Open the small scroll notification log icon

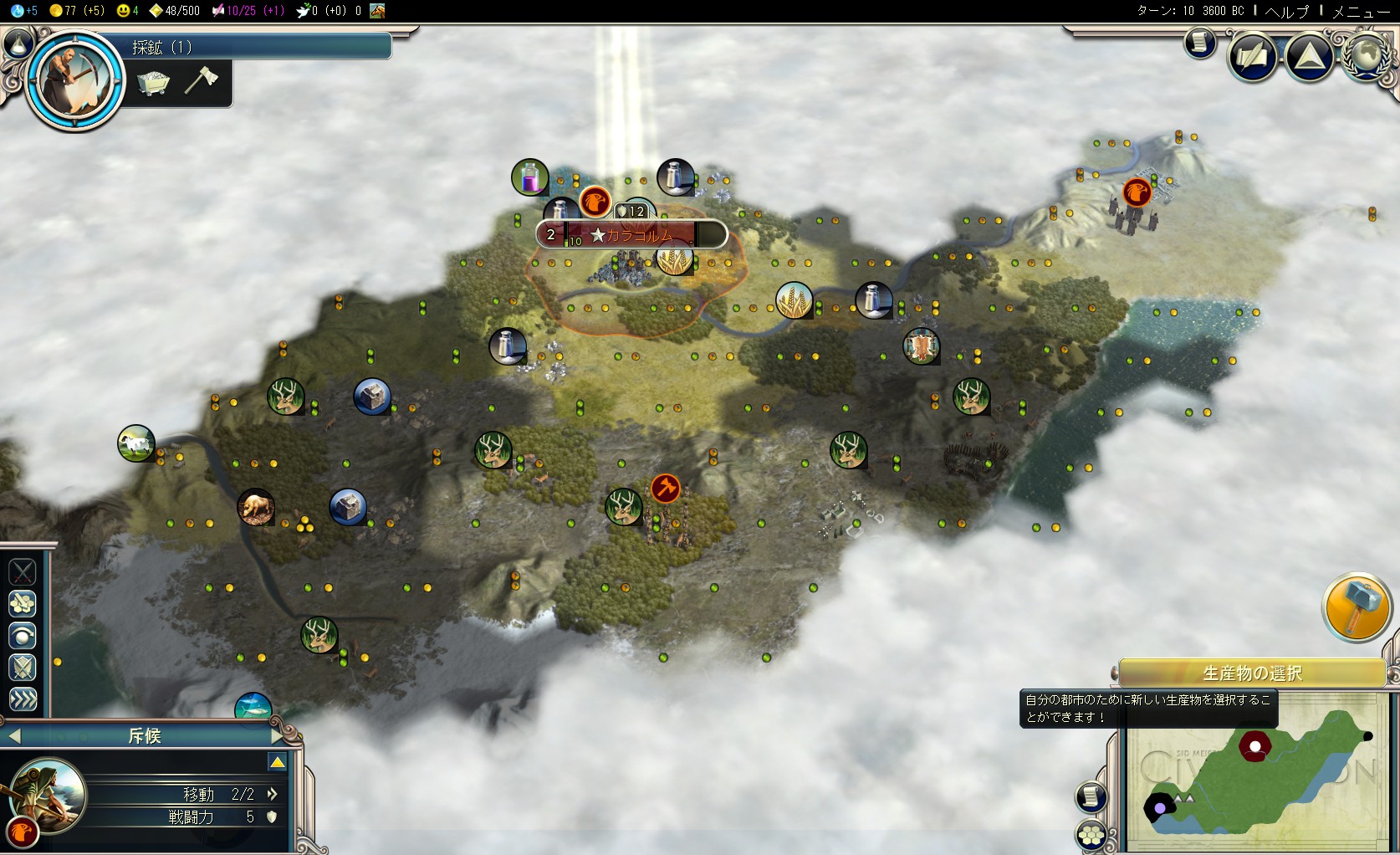(x=1199, y=43)
